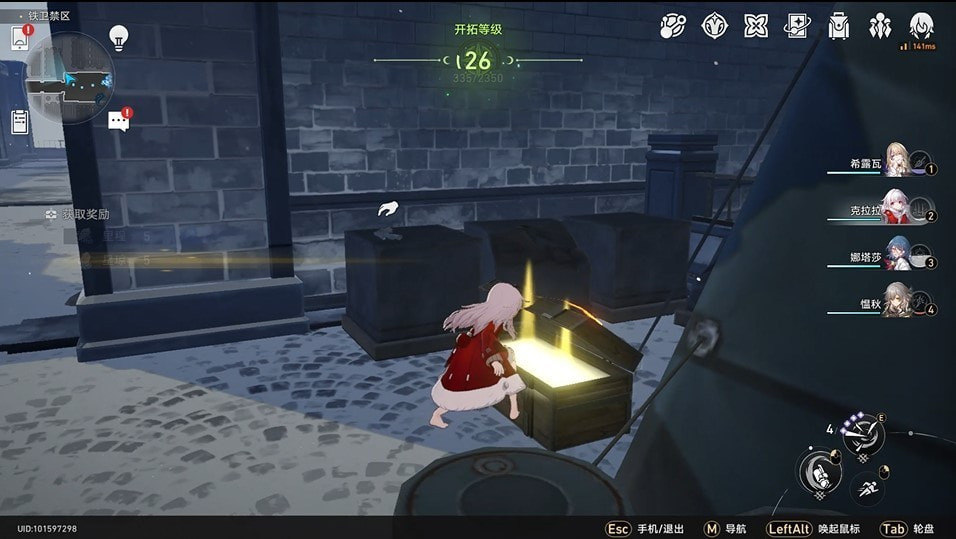This screenshot has width=956, height=539.
Task: Open the chat messages bubble
Action: click(x=118, y=121)
